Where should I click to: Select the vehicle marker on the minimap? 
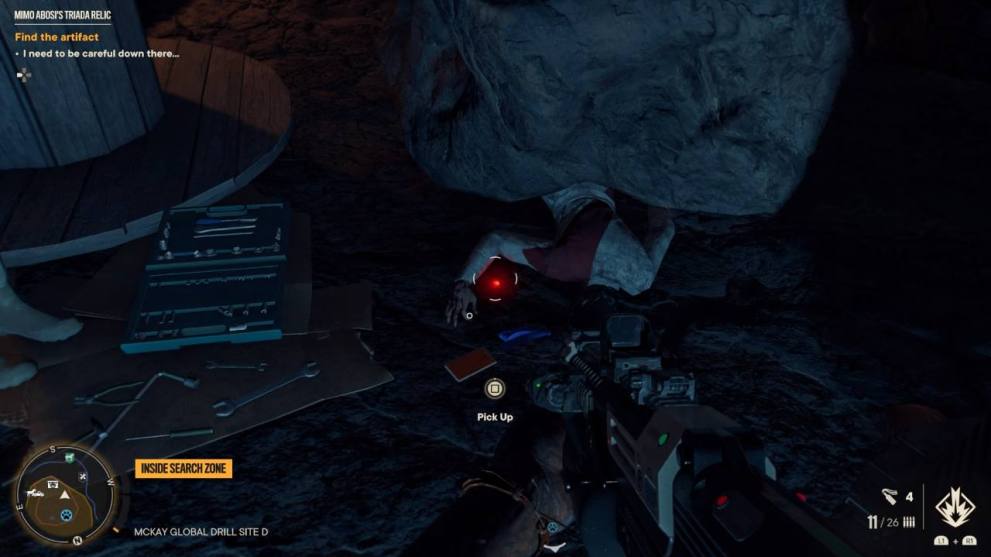tap(37, 492)
